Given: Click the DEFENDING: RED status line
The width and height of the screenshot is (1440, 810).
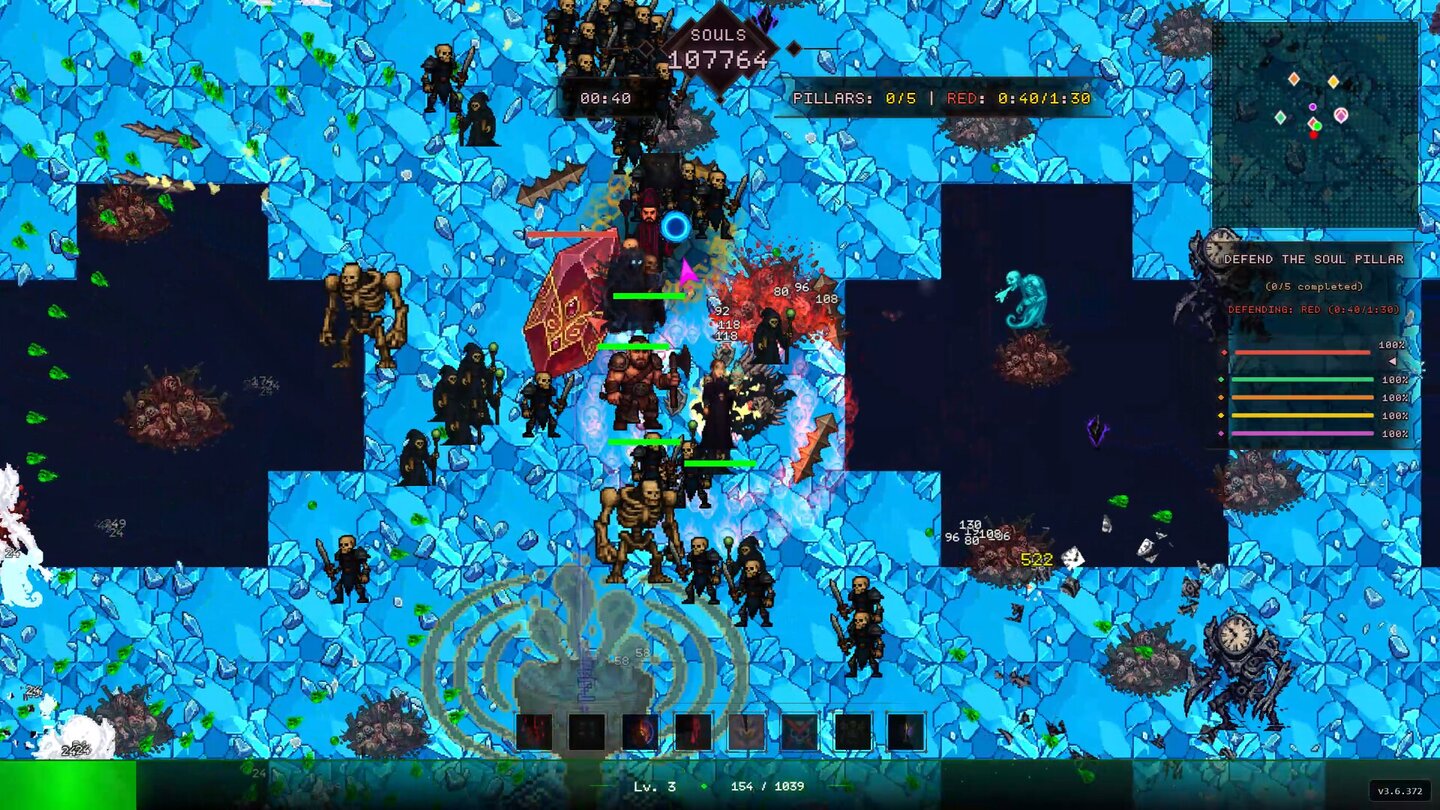Looking at the screenshot, I should 1313,309.
